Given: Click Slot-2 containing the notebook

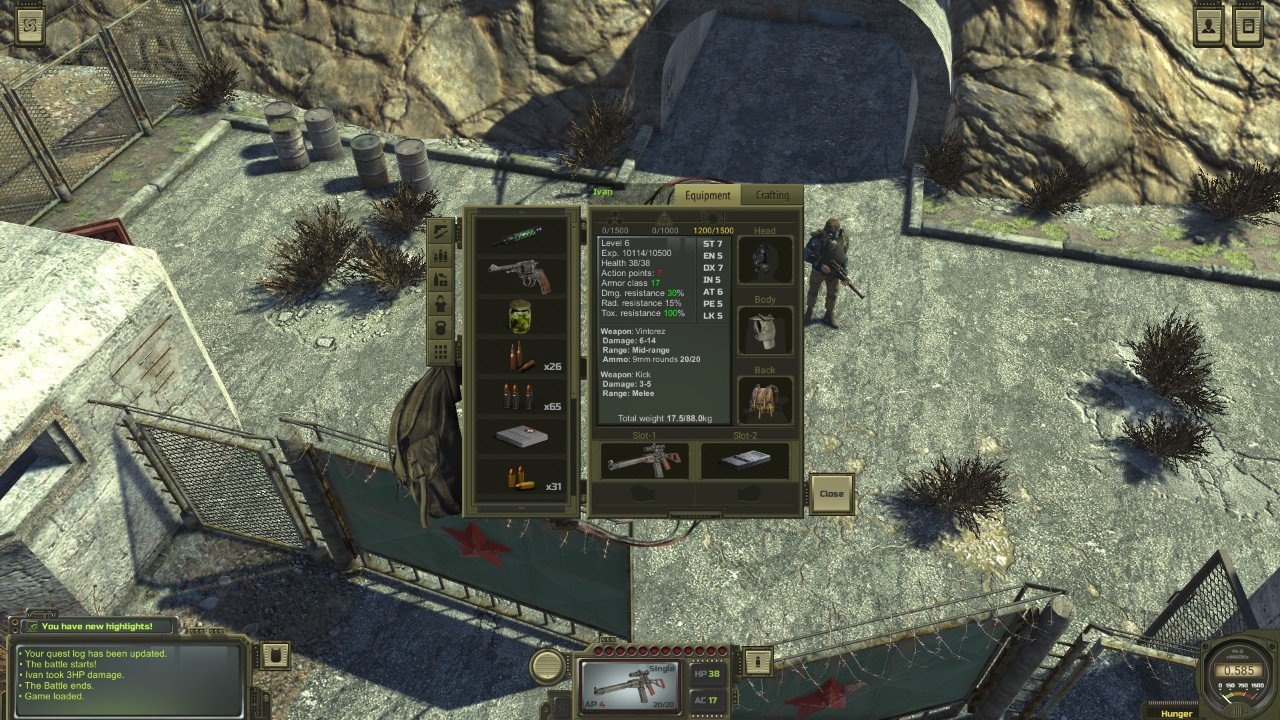Looking at the screenshot, I should click(x=745, y=460).
